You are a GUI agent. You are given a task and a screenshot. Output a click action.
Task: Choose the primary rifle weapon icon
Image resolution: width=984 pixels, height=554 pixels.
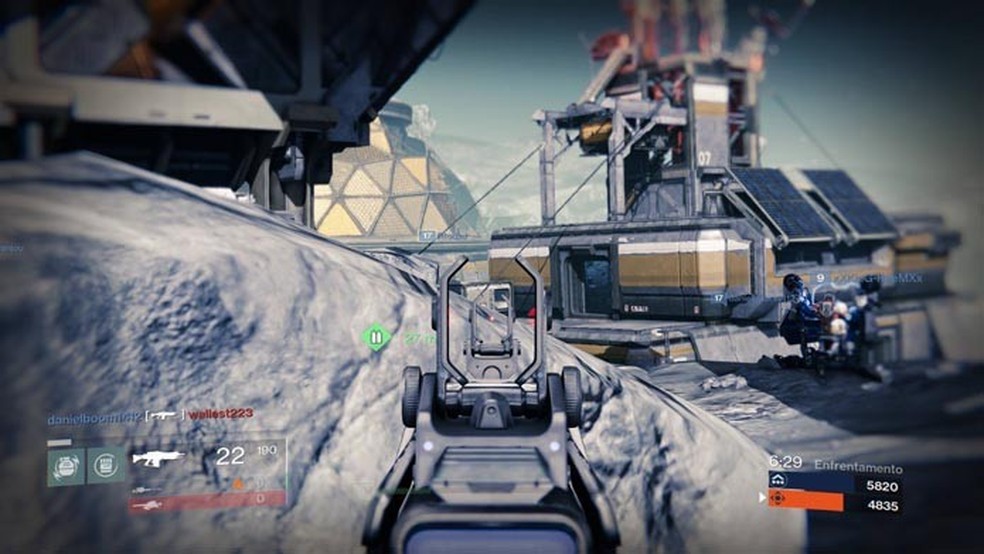point(158,458)
